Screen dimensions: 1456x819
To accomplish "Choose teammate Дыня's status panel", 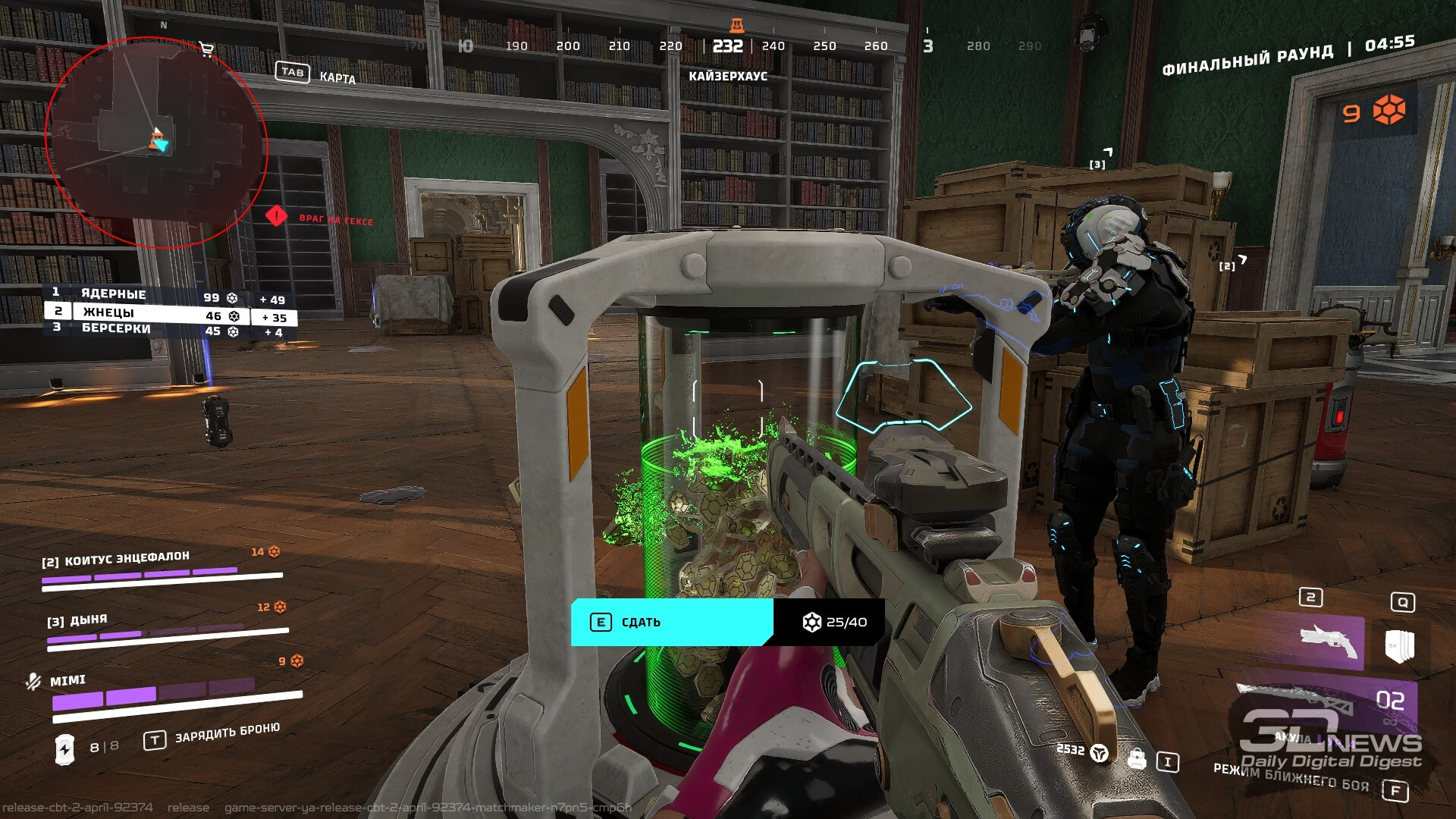I will [167, 626].
